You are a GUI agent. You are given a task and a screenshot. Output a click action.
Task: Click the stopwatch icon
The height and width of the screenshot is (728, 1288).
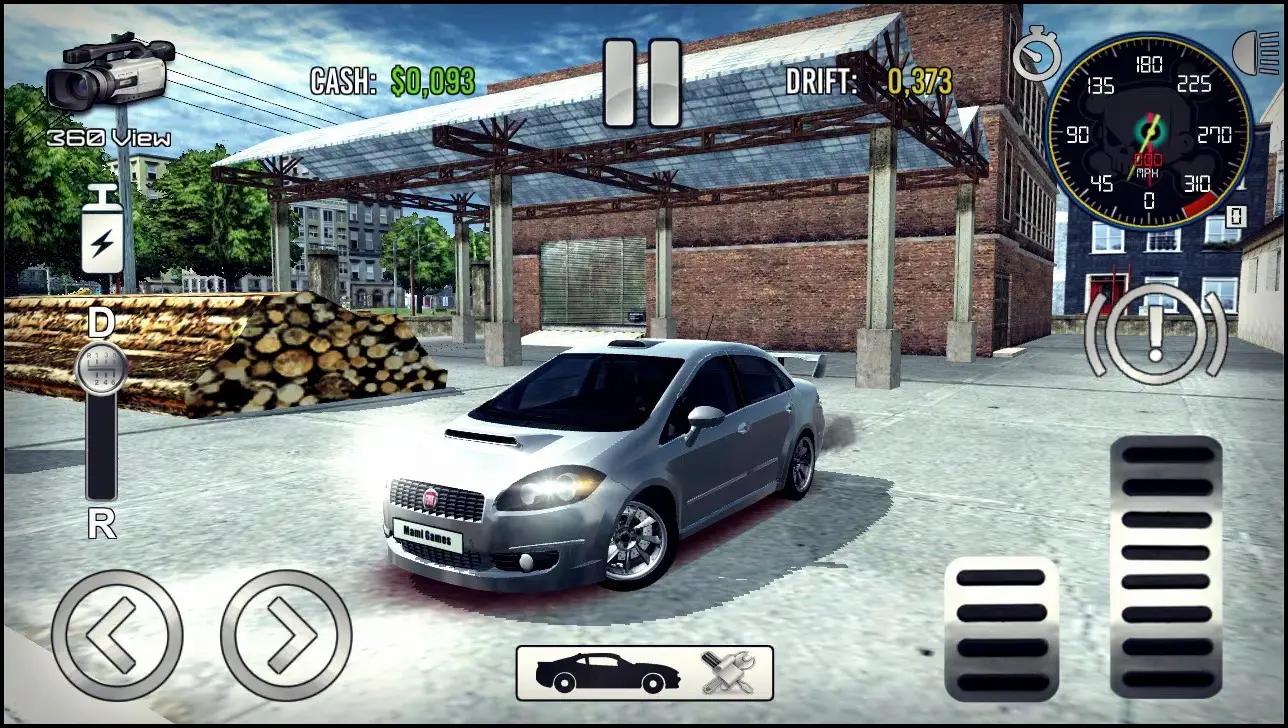point(1037,55)
